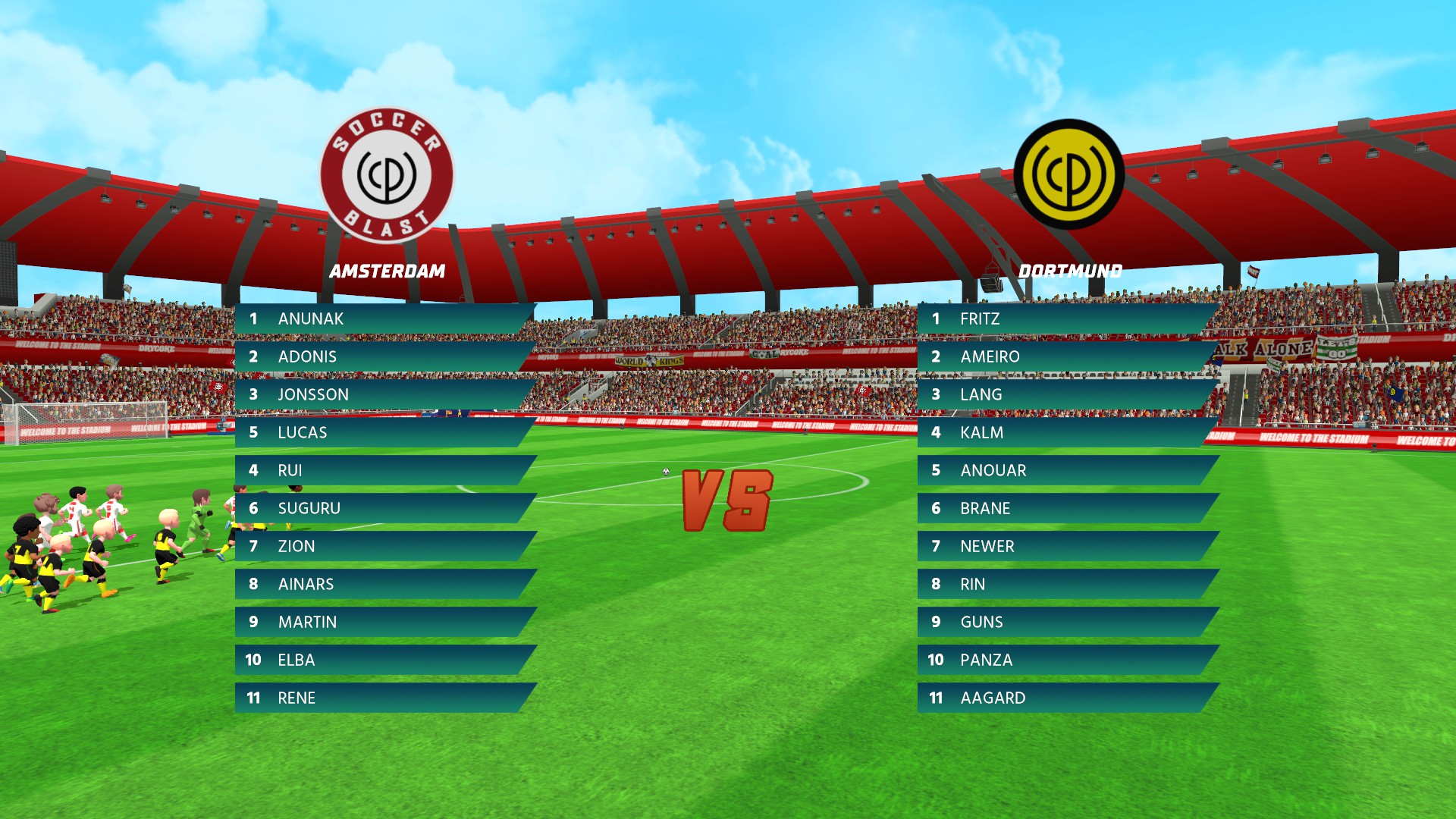Select Amsterdam goalkeeper Anunak's row

click(383, 318)
